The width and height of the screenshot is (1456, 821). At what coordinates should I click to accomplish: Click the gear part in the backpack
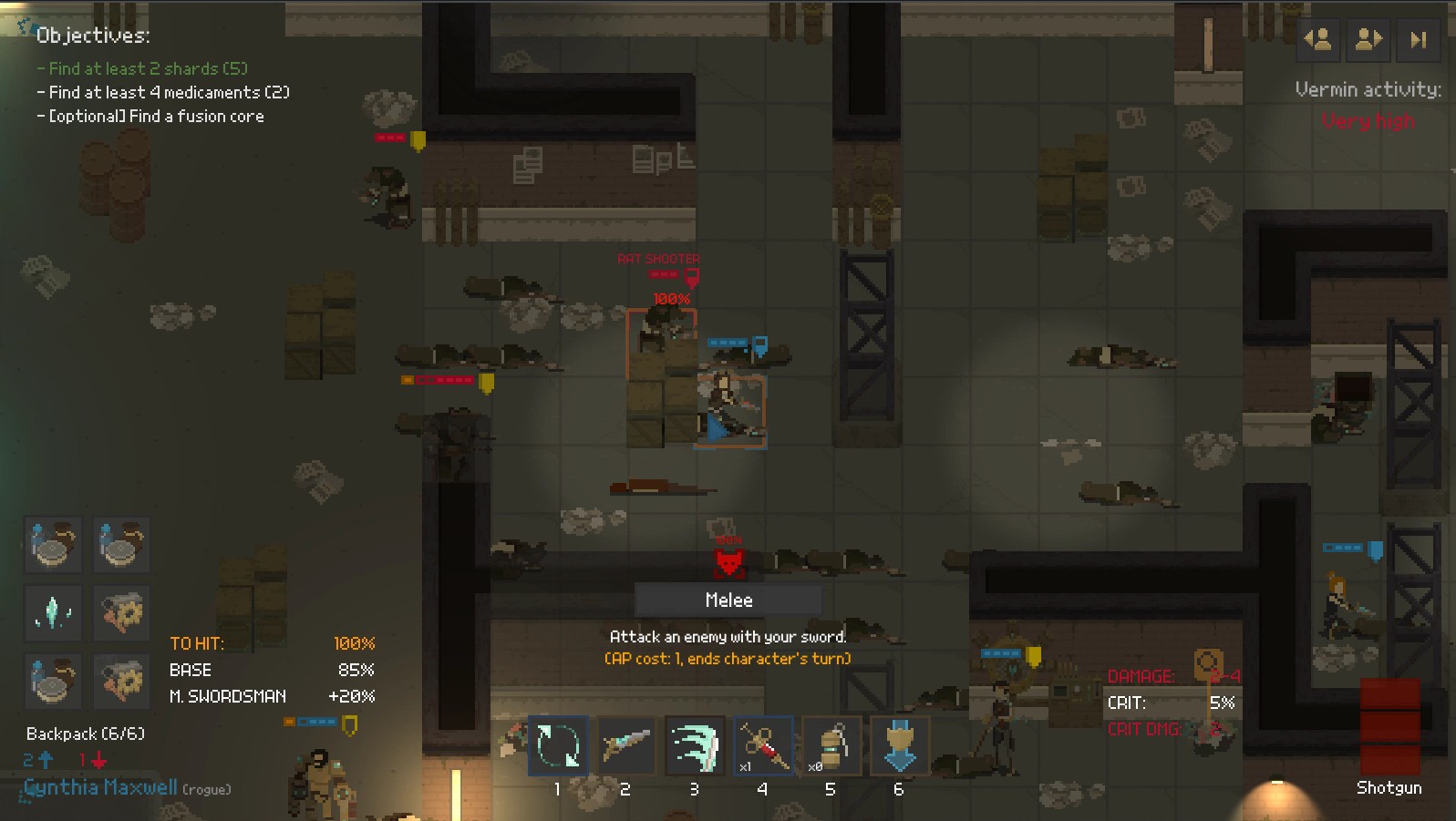pos(121,612)
